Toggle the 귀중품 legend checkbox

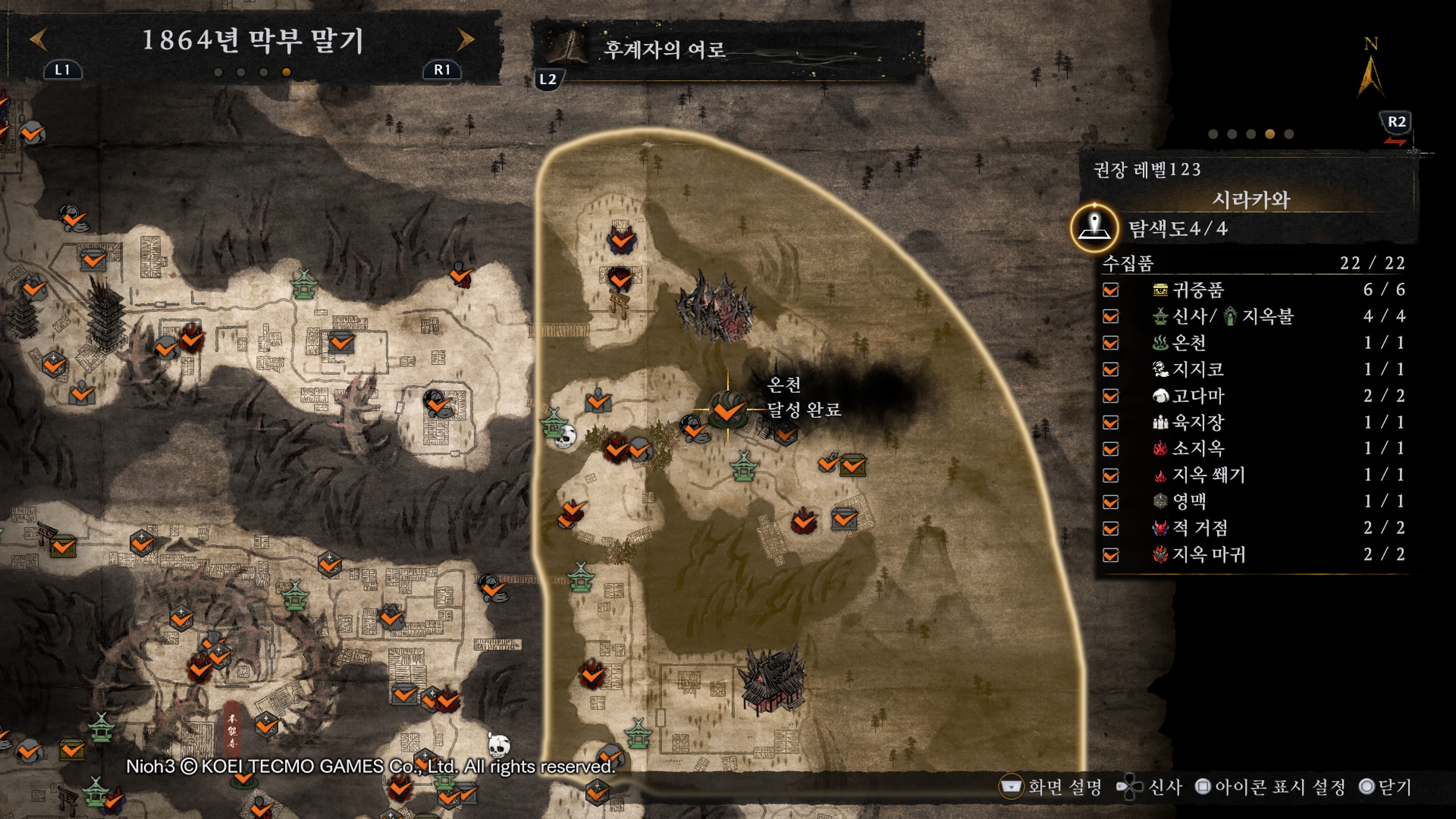pos(1111,290)
